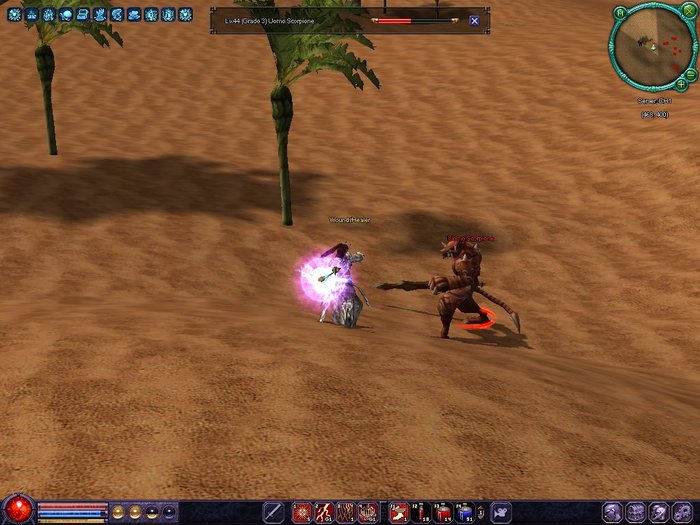
Task: Select the sword attack slot on the hotbar
Action: coord(272,512)
